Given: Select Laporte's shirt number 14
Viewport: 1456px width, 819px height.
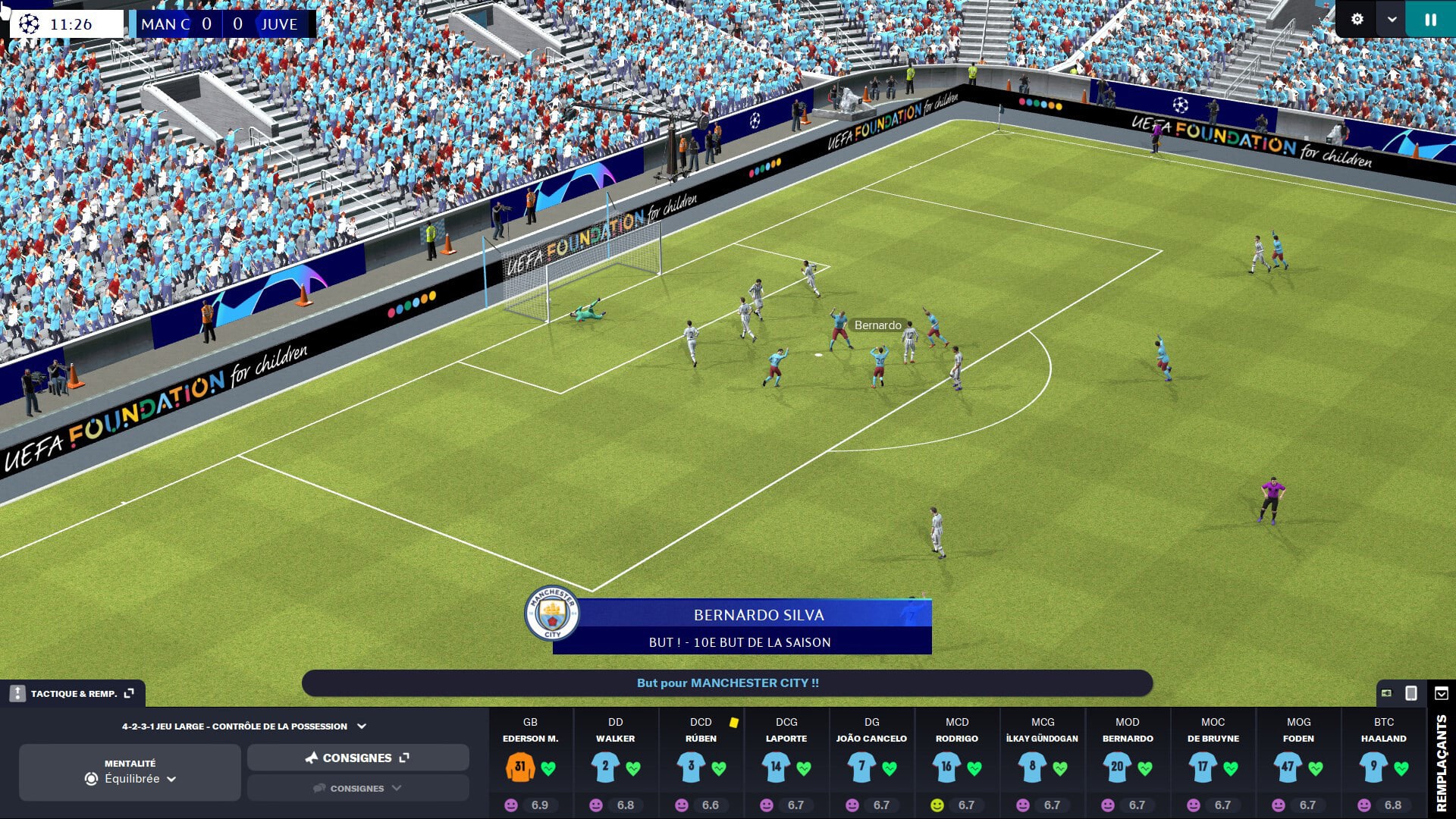Looking at the screenshot, I should pos(776,767).
